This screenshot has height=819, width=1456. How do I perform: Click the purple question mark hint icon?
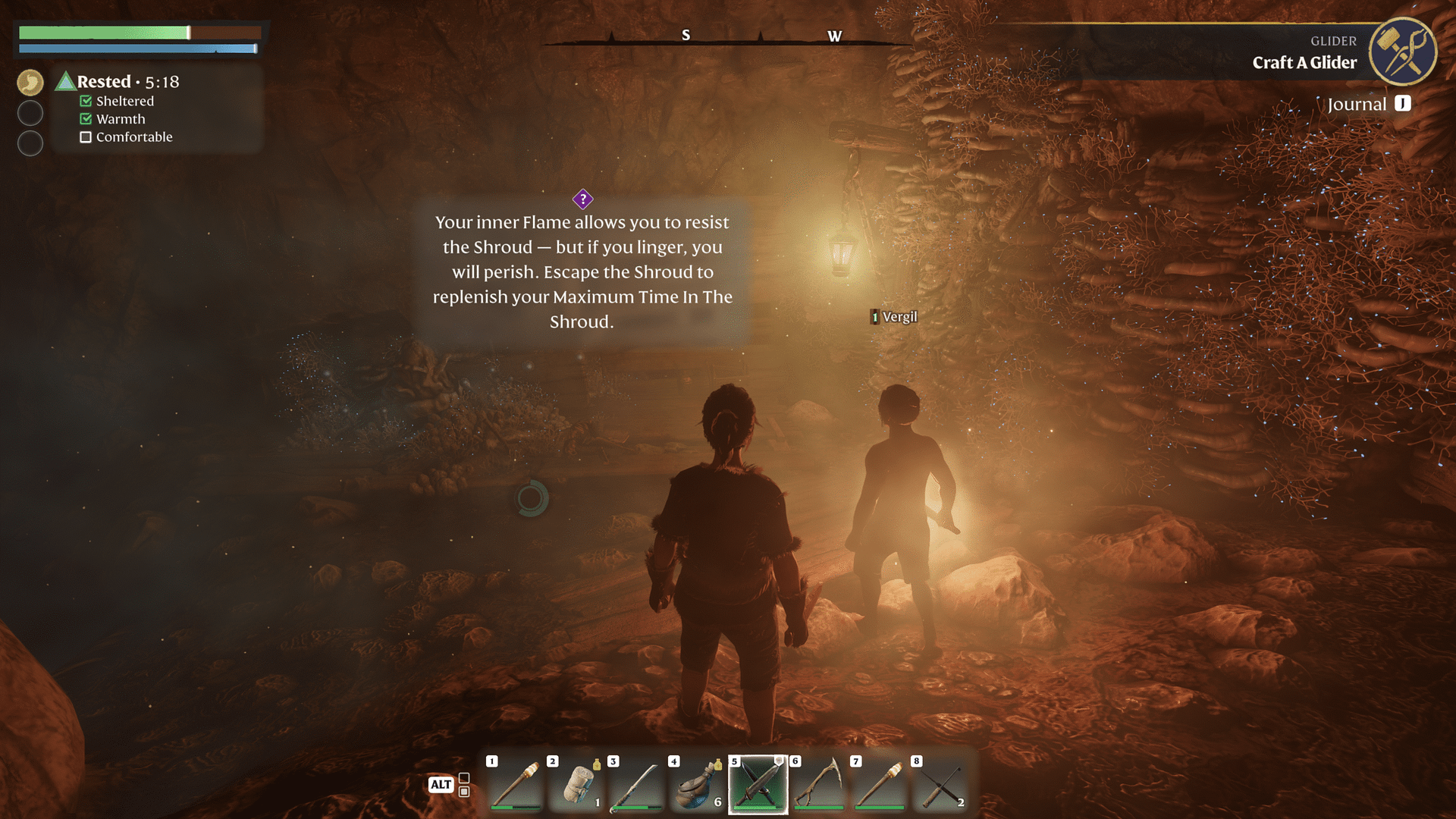582,199
